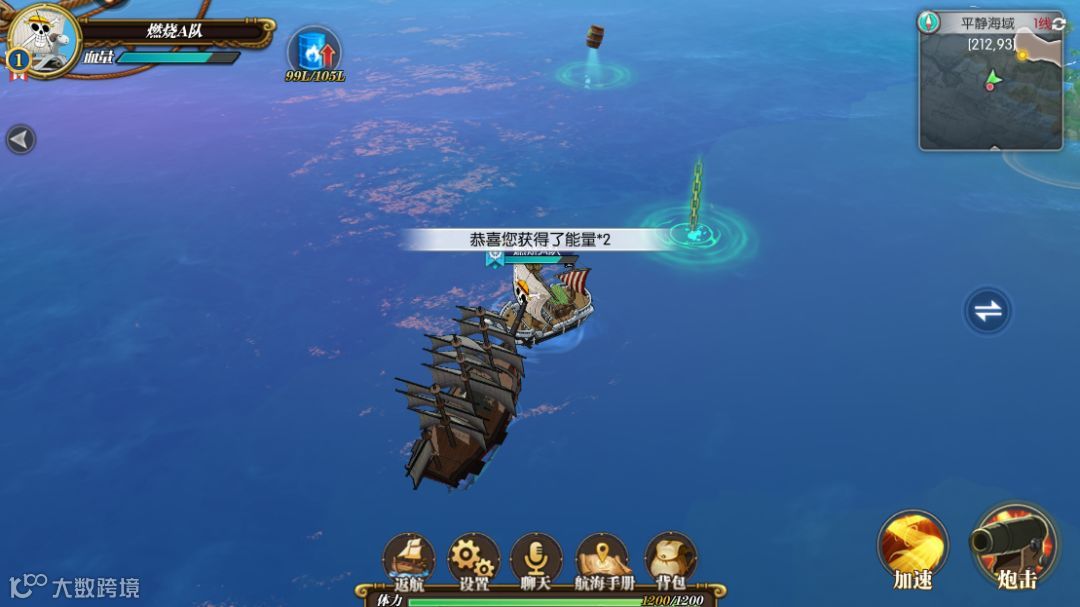Tap the 返航 return-to-port ship button
The image size is (1080, 607).
pos(409,559)
